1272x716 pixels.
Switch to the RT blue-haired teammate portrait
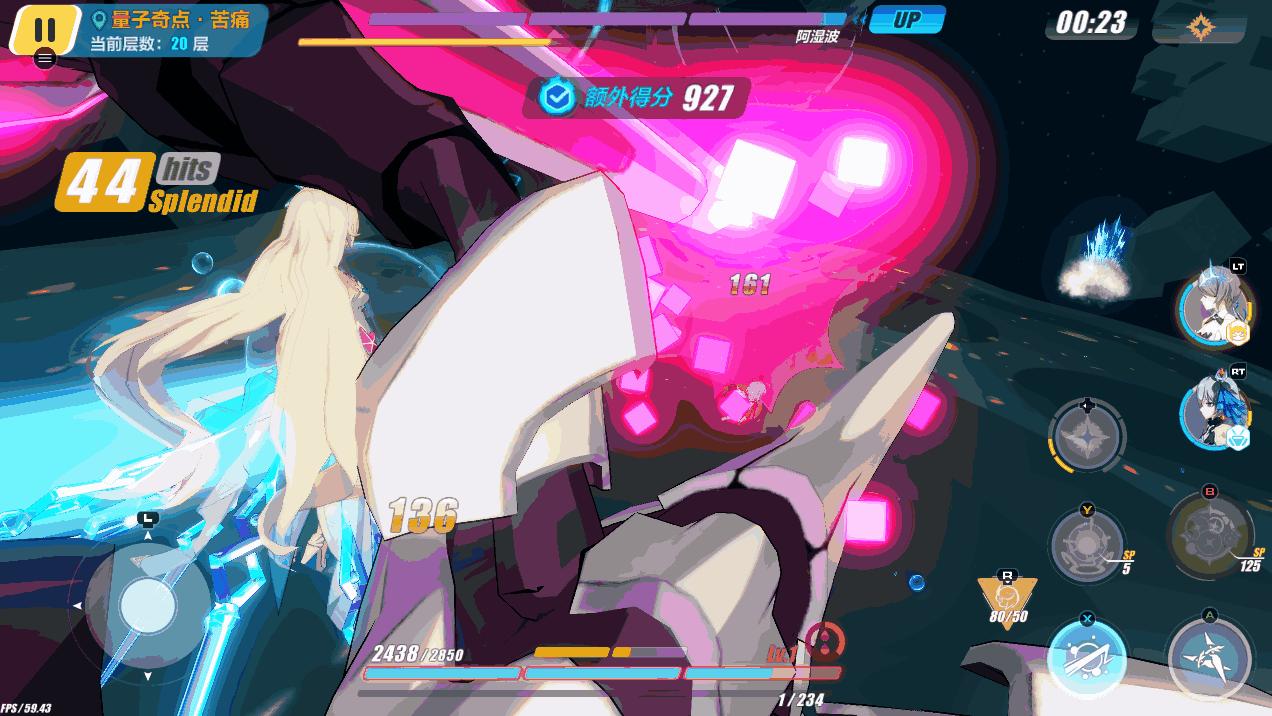tap(1214, 412)
